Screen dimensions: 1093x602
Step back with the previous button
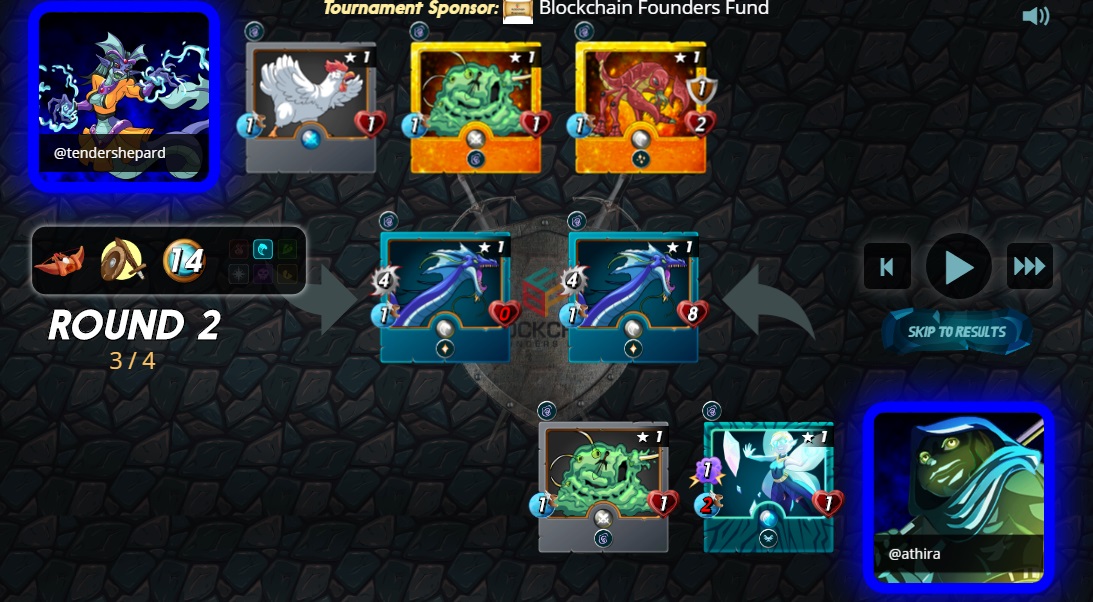pos(887,267)
